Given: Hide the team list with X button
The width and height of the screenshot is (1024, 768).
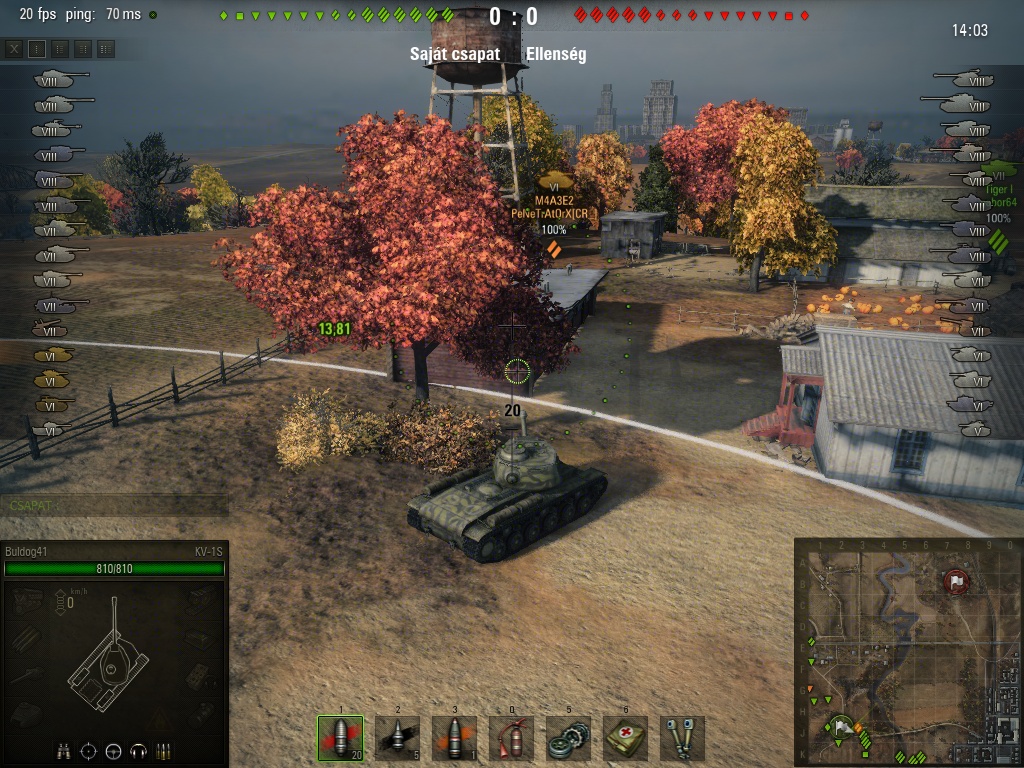Looking at the screenshot, I should [14, 48].
